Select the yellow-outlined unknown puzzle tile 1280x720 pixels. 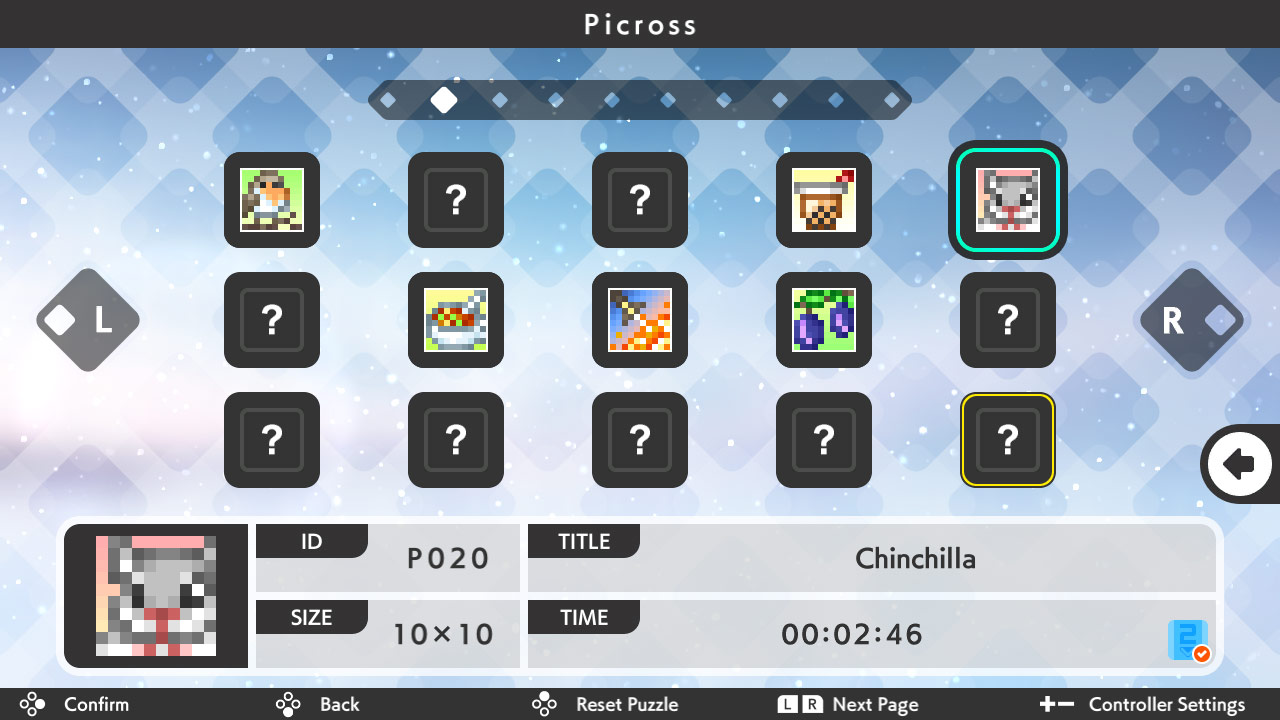1007,440
